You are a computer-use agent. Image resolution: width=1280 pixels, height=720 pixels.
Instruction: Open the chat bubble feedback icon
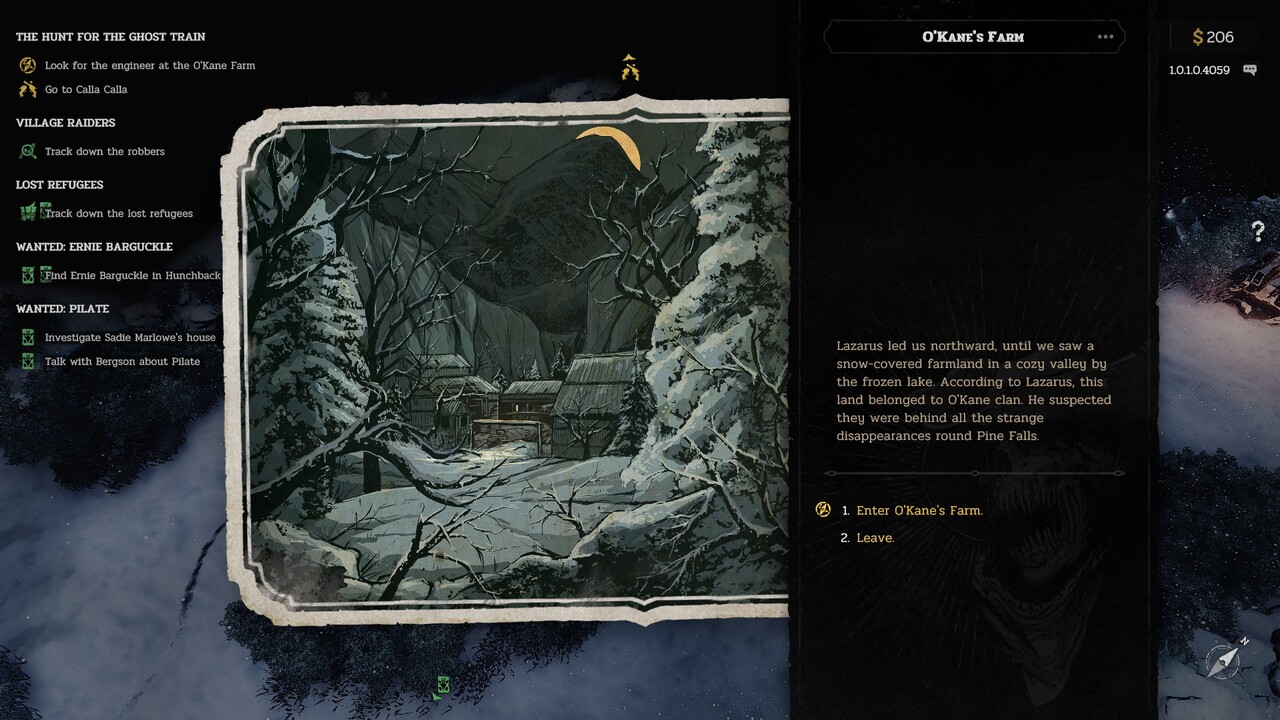tap(1249, 70)
